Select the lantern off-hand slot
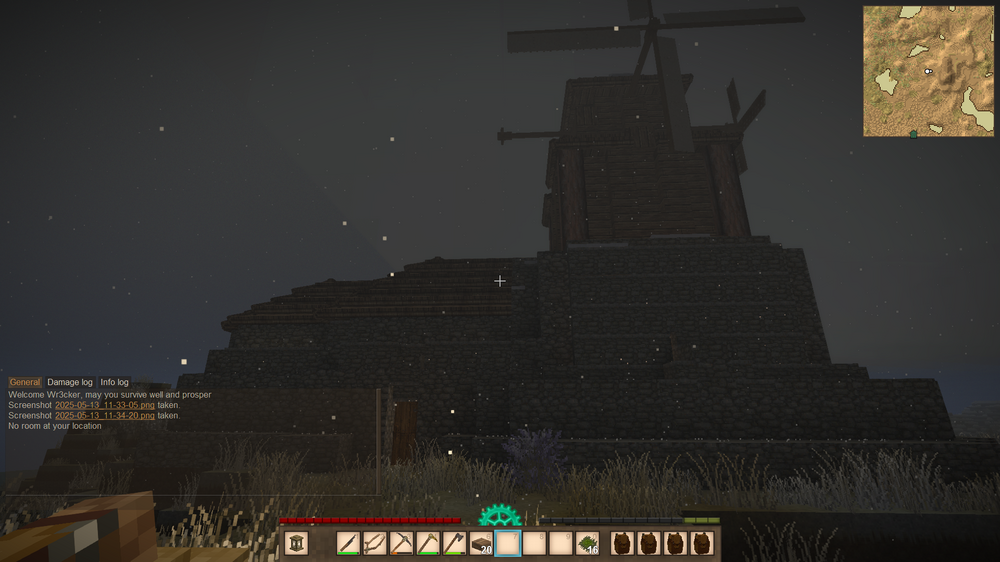Screen dimensions: 1000x562 [x=297, y=543]
